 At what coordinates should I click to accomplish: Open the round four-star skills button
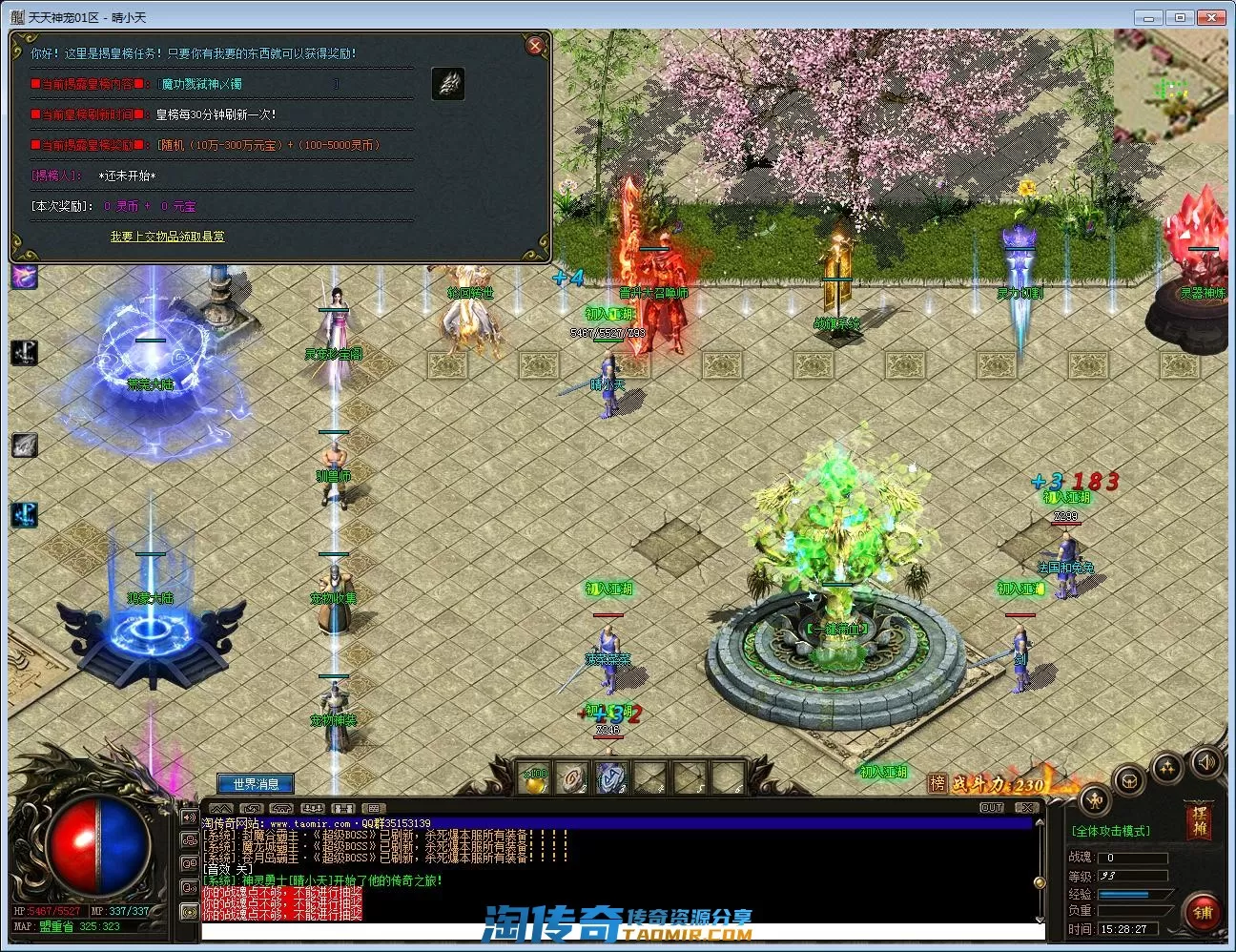(x=1168, y=768)
